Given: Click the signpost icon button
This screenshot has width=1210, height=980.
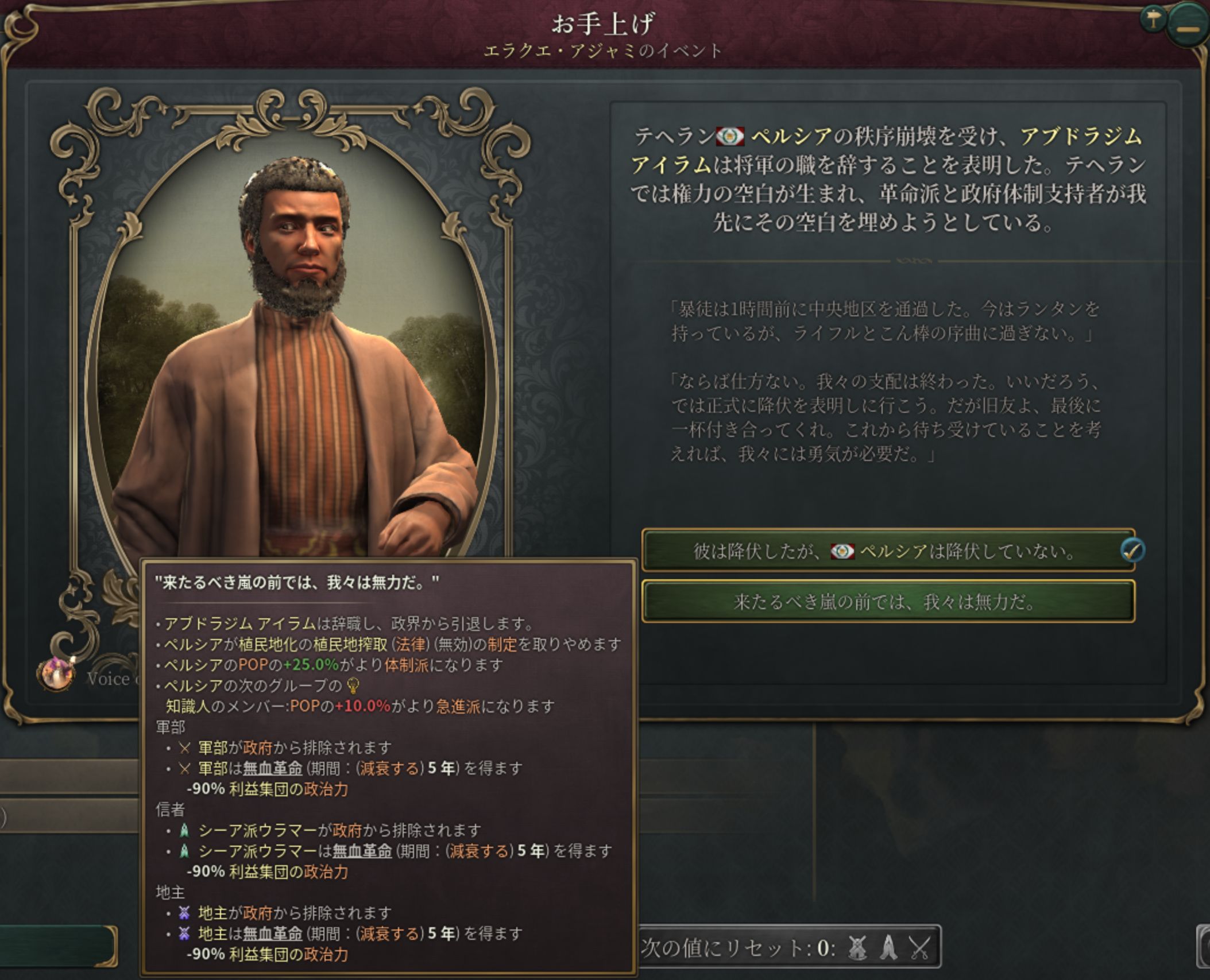Looking at the screenshot, I should 1151,20.
